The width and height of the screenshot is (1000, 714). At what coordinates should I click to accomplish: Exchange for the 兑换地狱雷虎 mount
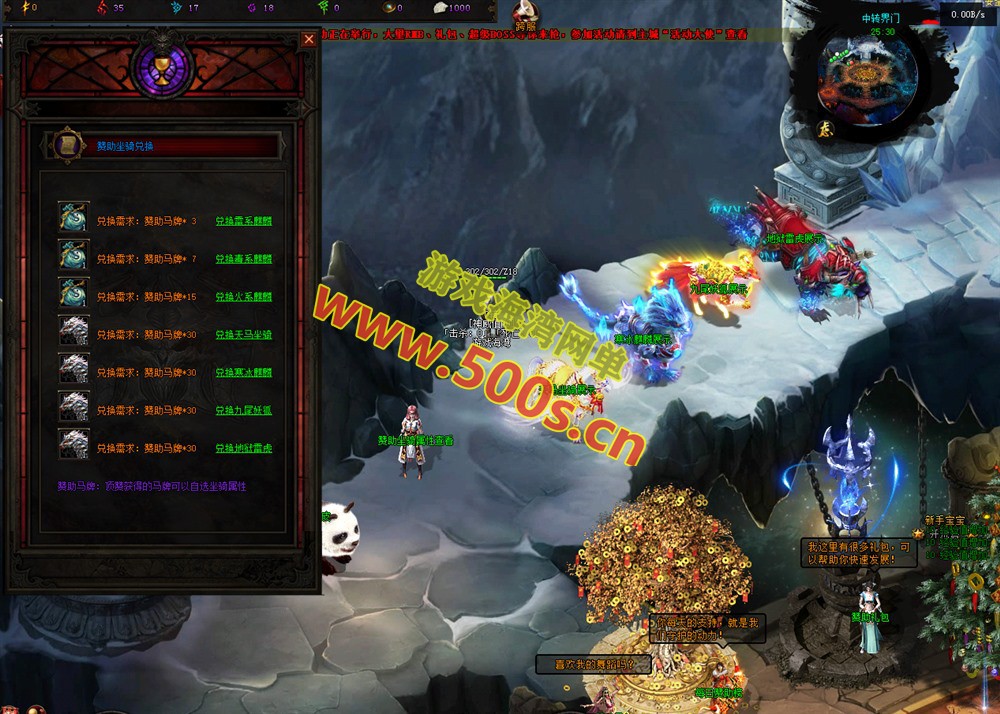(243, 449)
